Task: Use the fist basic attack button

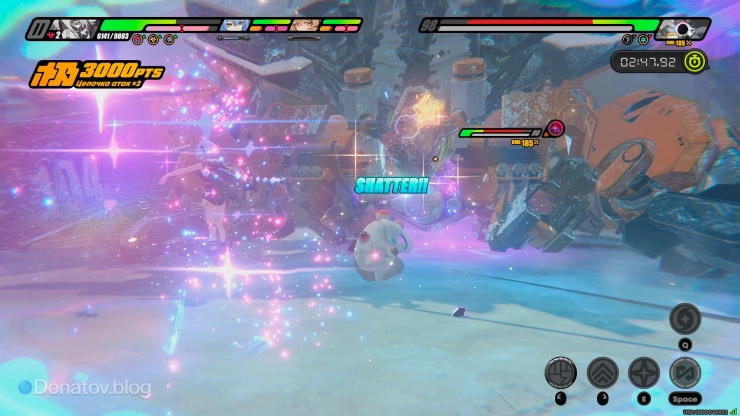Action: point(561,373)
